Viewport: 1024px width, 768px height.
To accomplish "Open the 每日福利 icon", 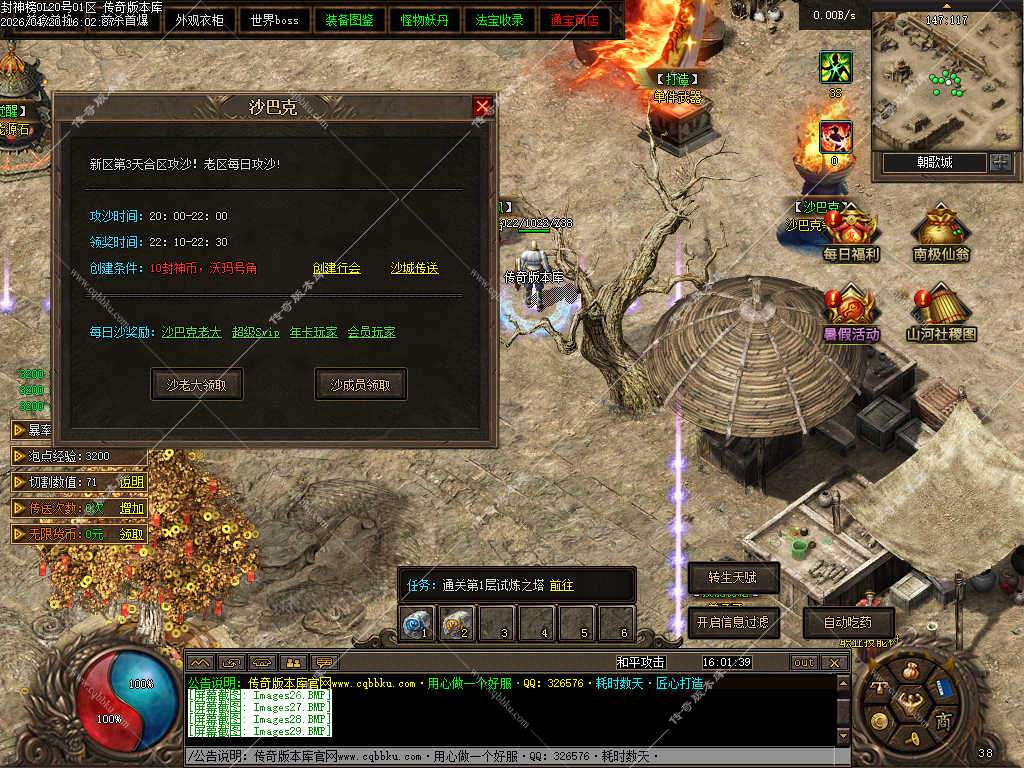I will [x=850, y=235].
